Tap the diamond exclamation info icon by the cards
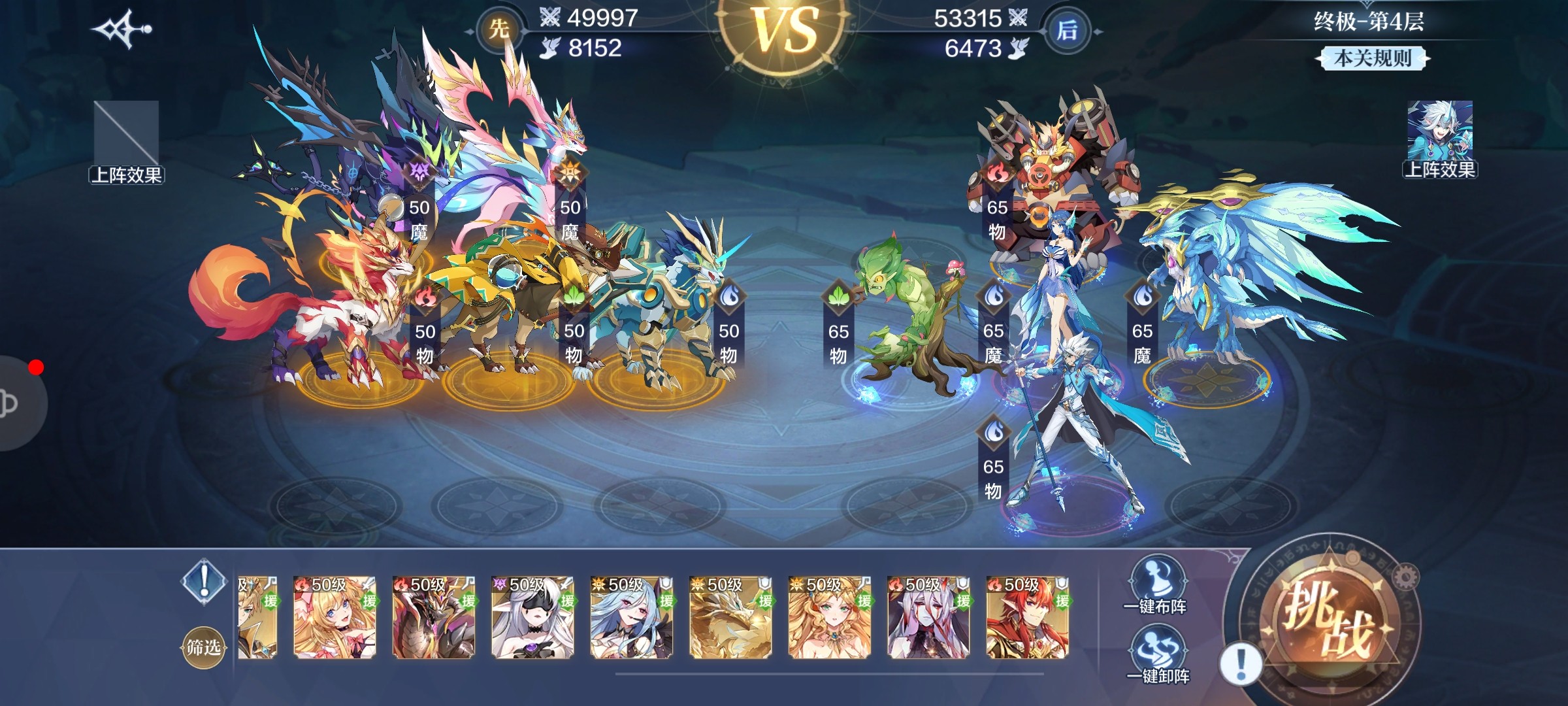 pyautogui.click(x=204, y=580)
